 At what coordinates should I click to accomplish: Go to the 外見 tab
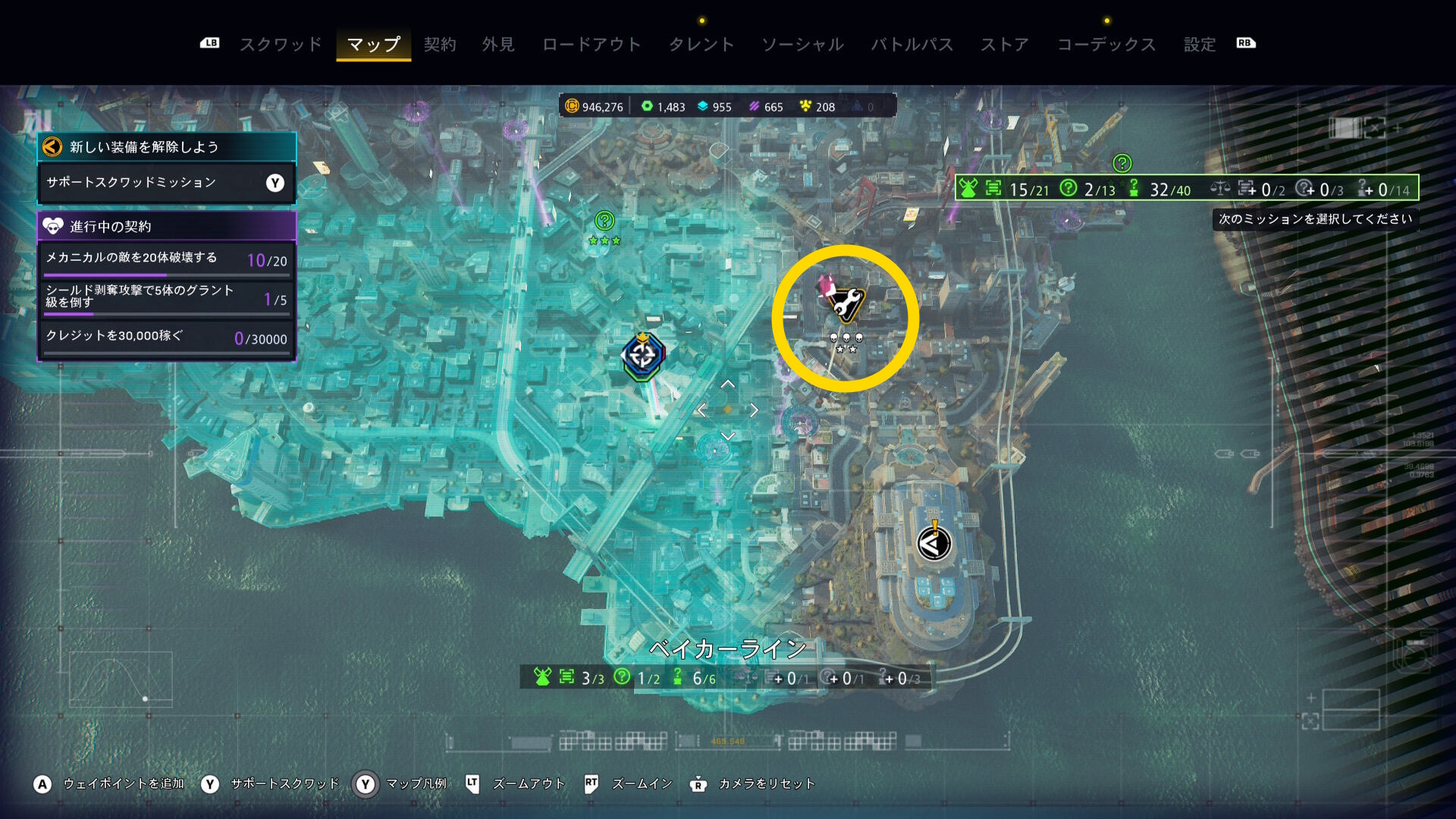tap(498, 44)
